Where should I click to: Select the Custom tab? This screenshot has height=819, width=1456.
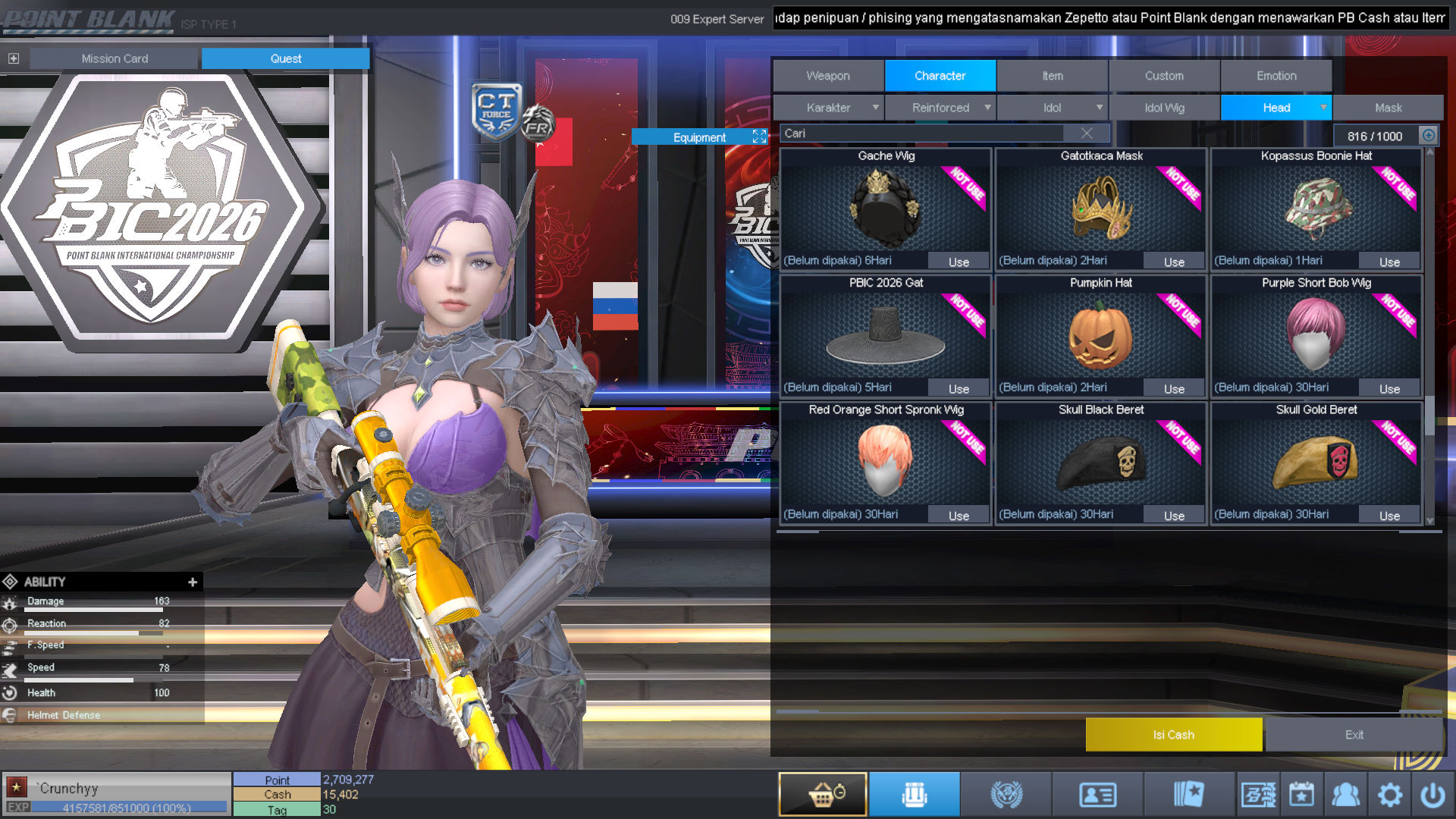click(x=1164, y=76)
